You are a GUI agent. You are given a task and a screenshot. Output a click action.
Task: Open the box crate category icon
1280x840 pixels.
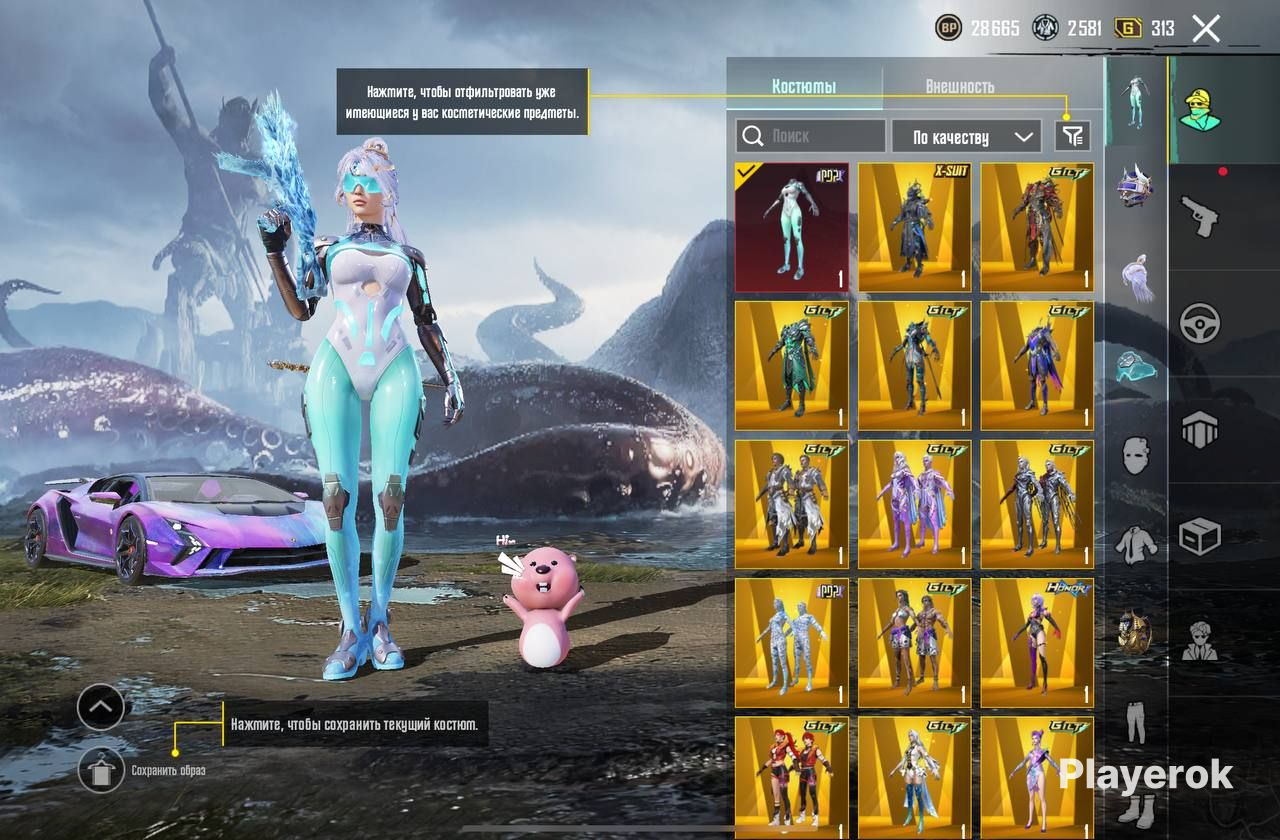[1200, 536]
